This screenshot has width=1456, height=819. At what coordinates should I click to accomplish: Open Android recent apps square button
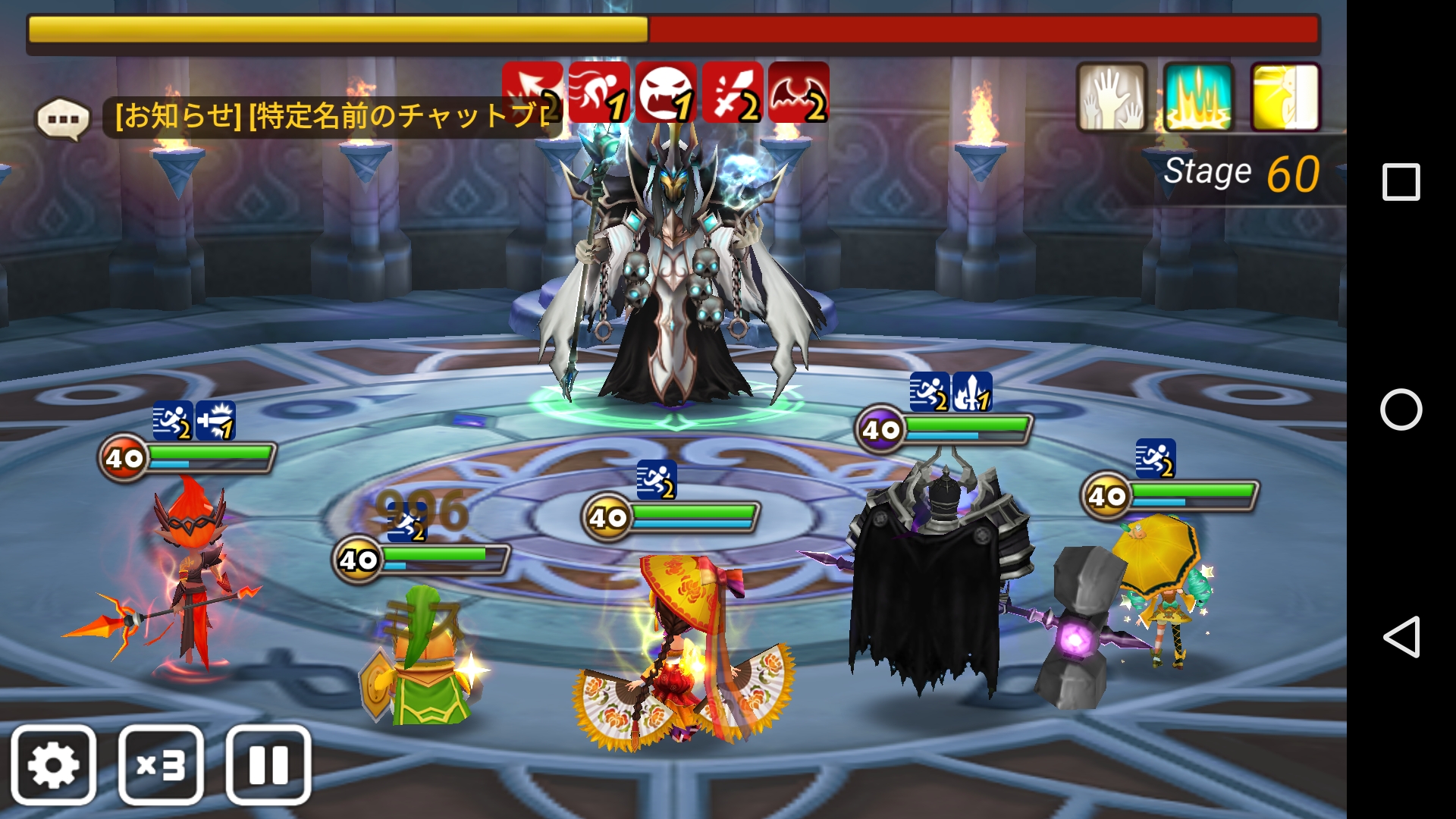click(x=1401, y=182)
